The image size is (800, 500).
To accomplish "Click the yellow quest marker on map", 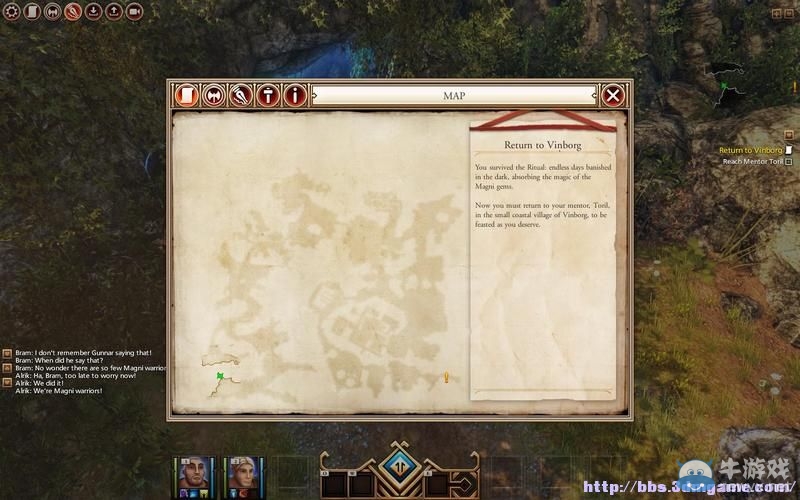I will 446,377.
